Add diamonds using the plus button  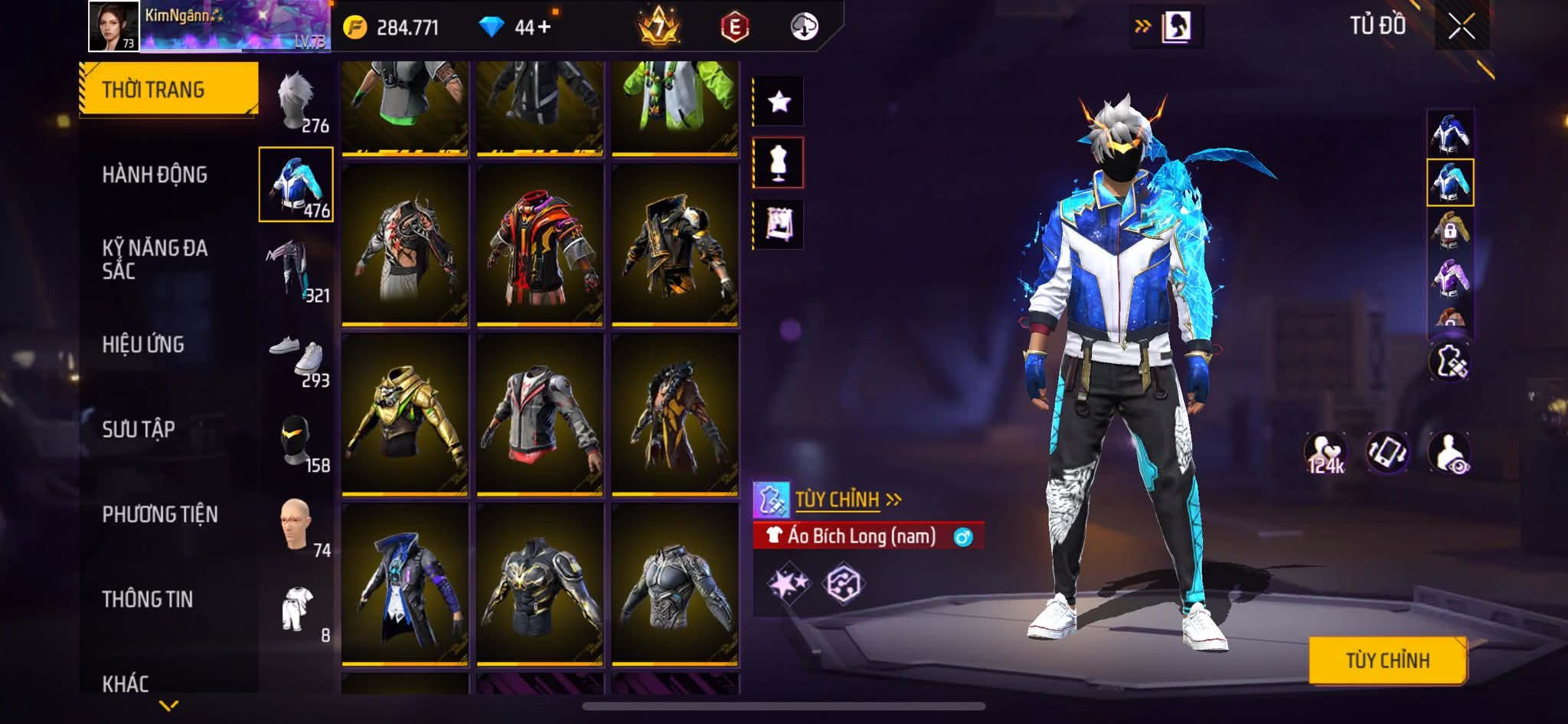pyautogui.click(x=544, y=28)
